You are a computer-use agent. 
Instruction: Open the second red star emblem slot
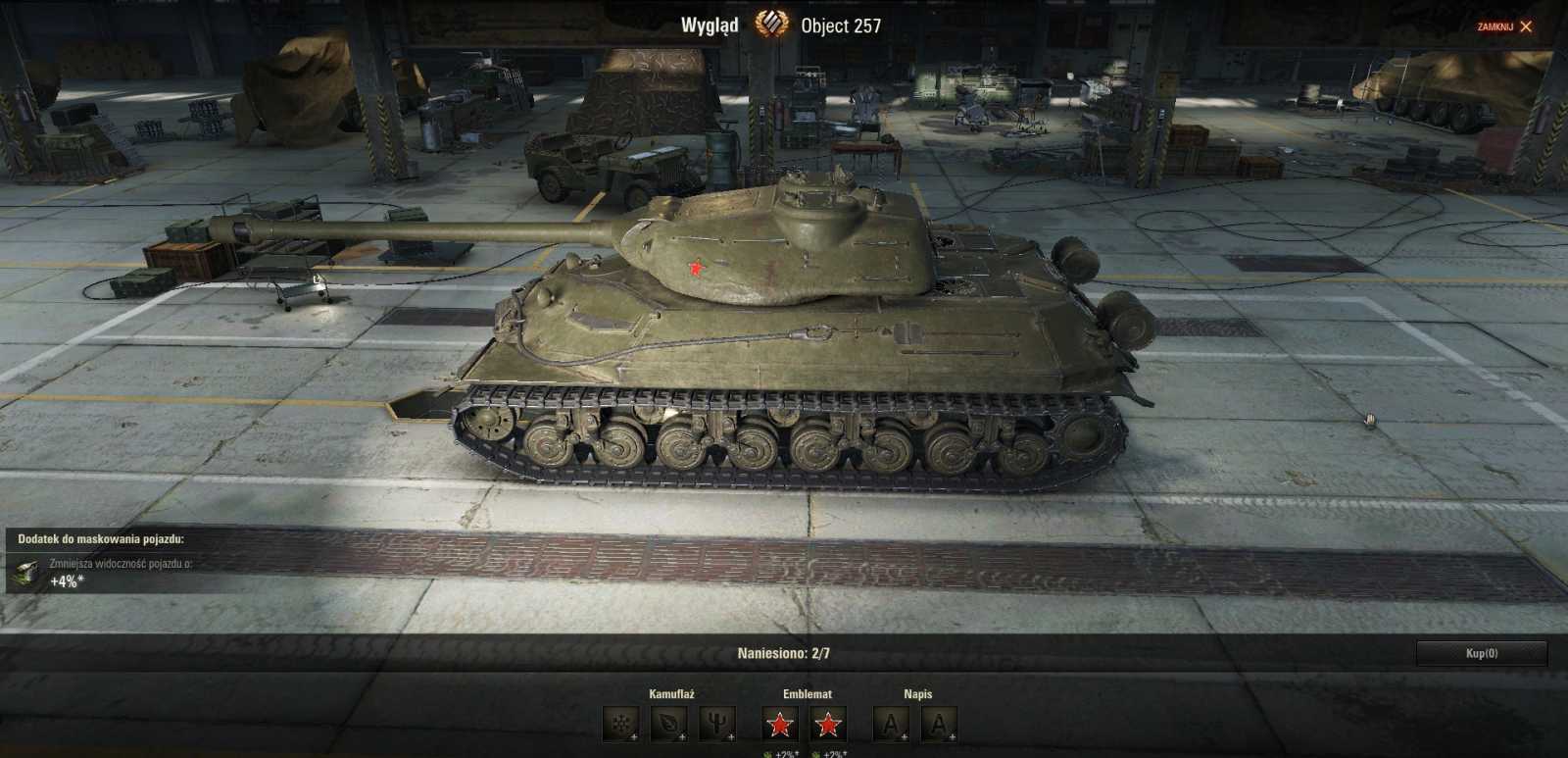(x=829, y=725)
